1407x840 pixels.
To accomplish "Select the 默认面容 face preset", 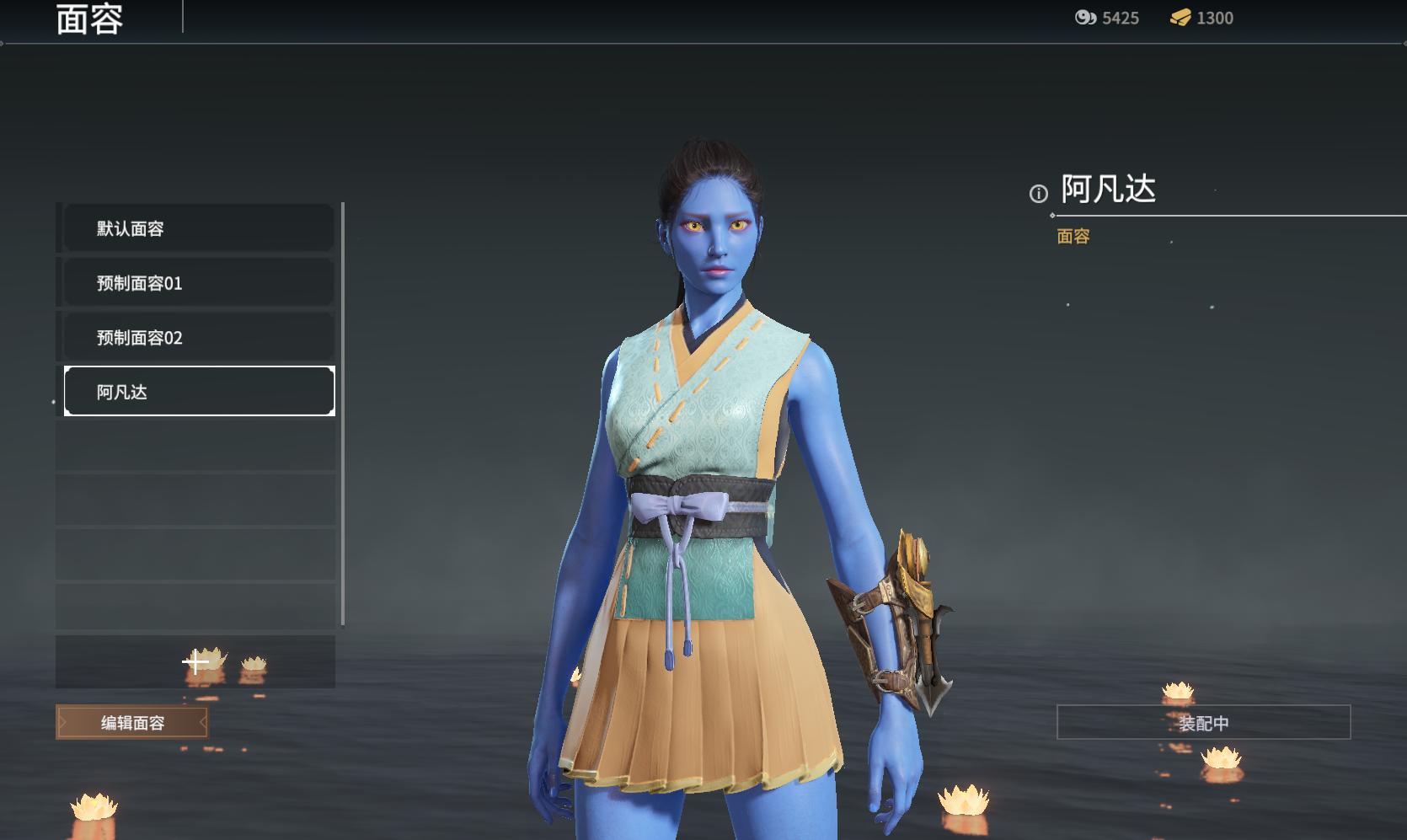I will 199,228.
